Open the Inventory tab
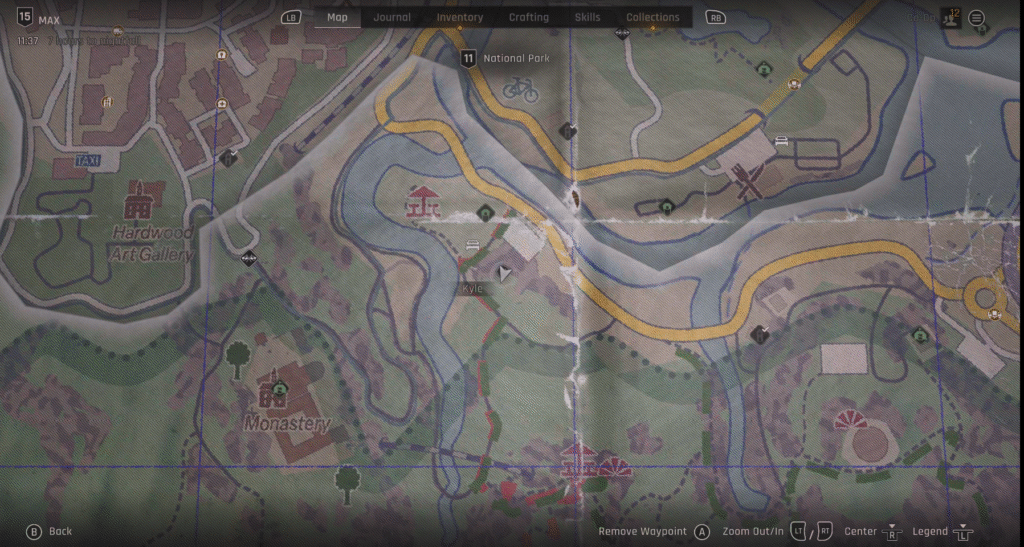The width and height of the screenshot is (1024, 547). coord(460,17)
